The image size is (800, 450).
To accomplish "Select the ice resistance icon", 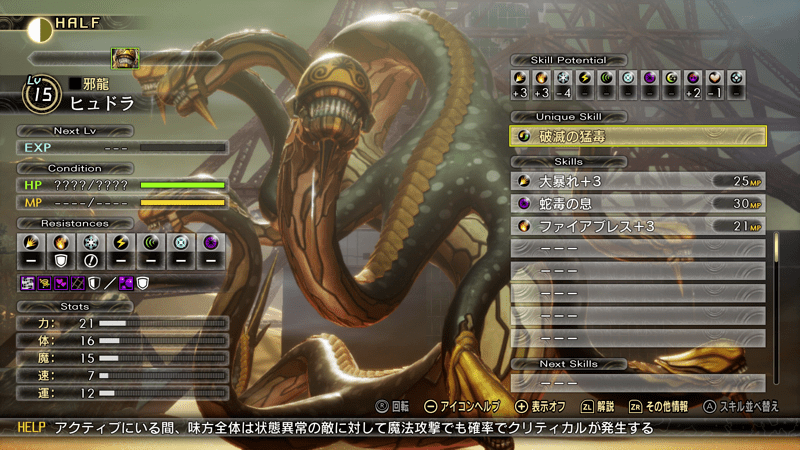I will tap(90, 243).
